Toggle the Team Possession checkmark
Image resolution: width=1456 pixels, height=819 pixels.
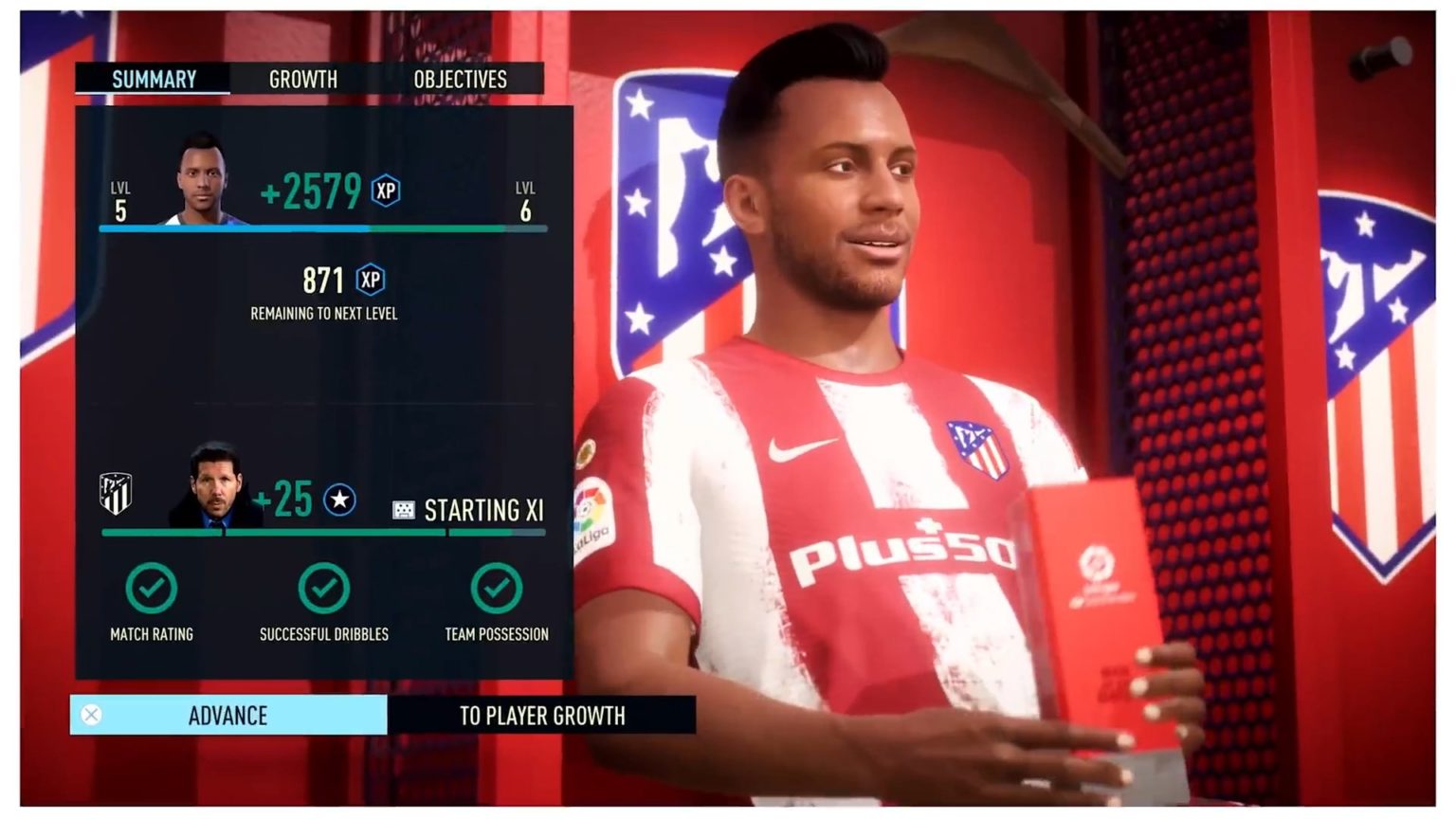click(x=497, y=588)
